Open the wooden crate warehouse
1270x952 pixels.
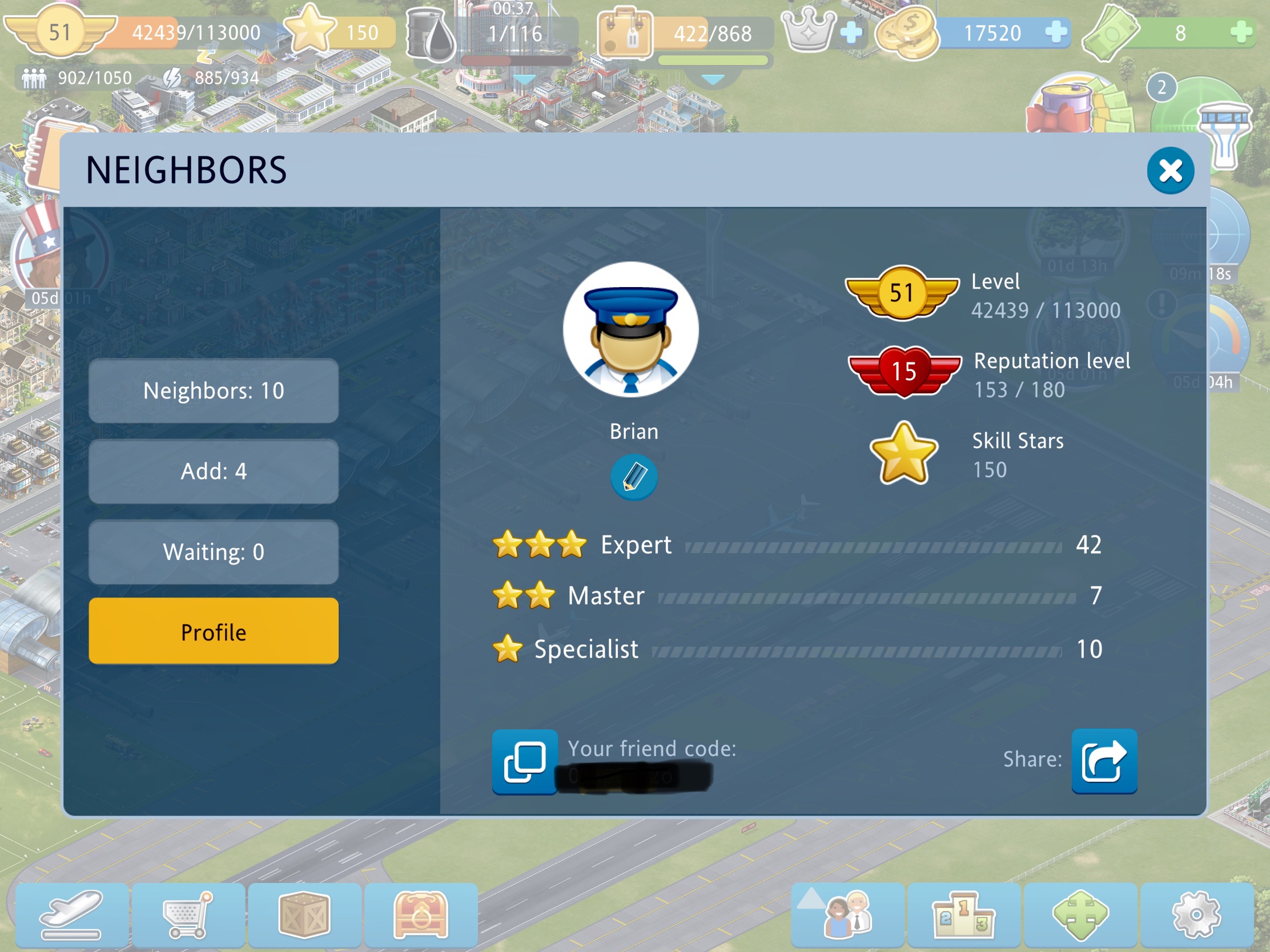tap(304, 915)
